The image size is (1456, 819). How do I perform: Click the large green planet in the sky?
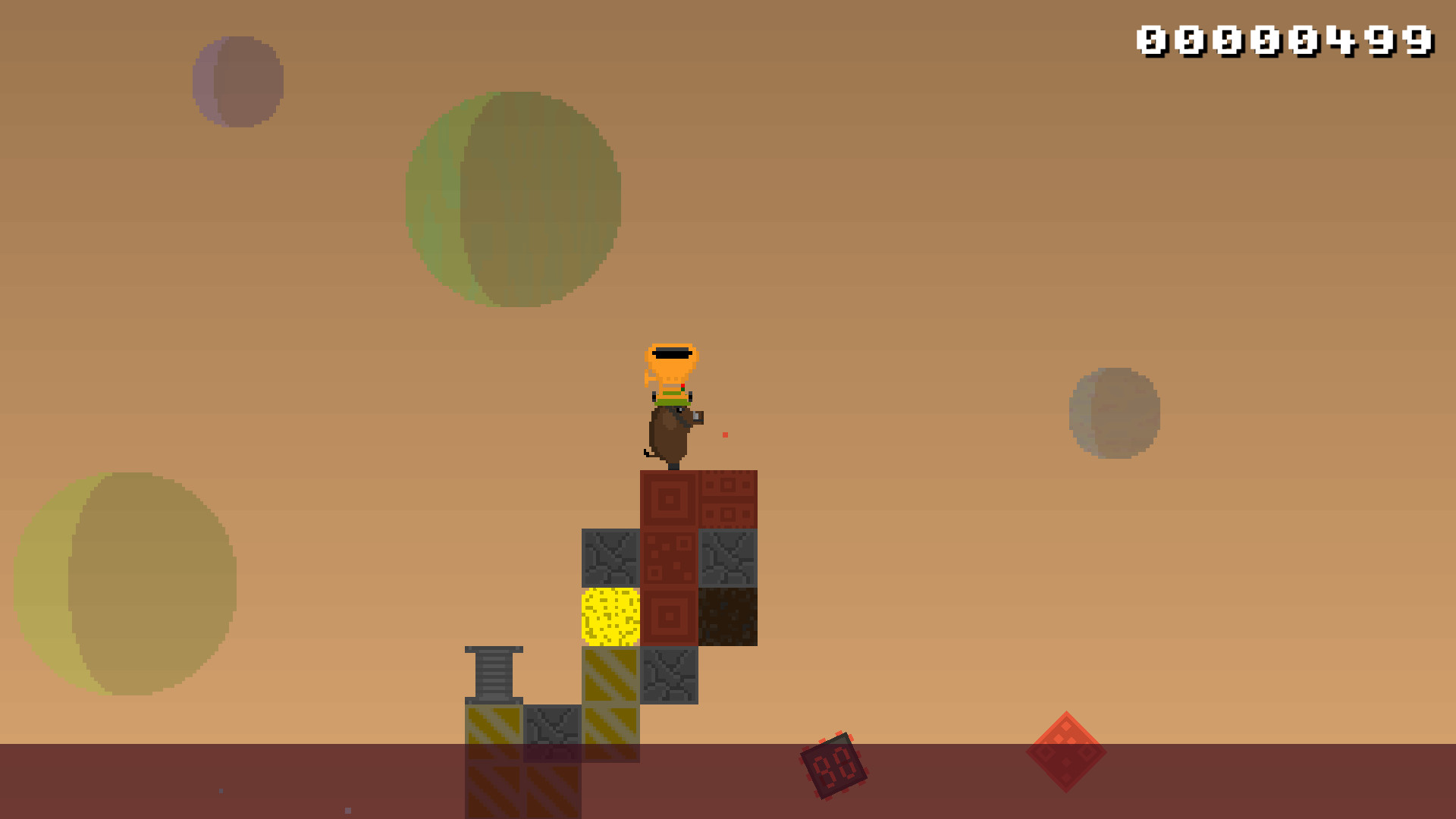[516, 197]
